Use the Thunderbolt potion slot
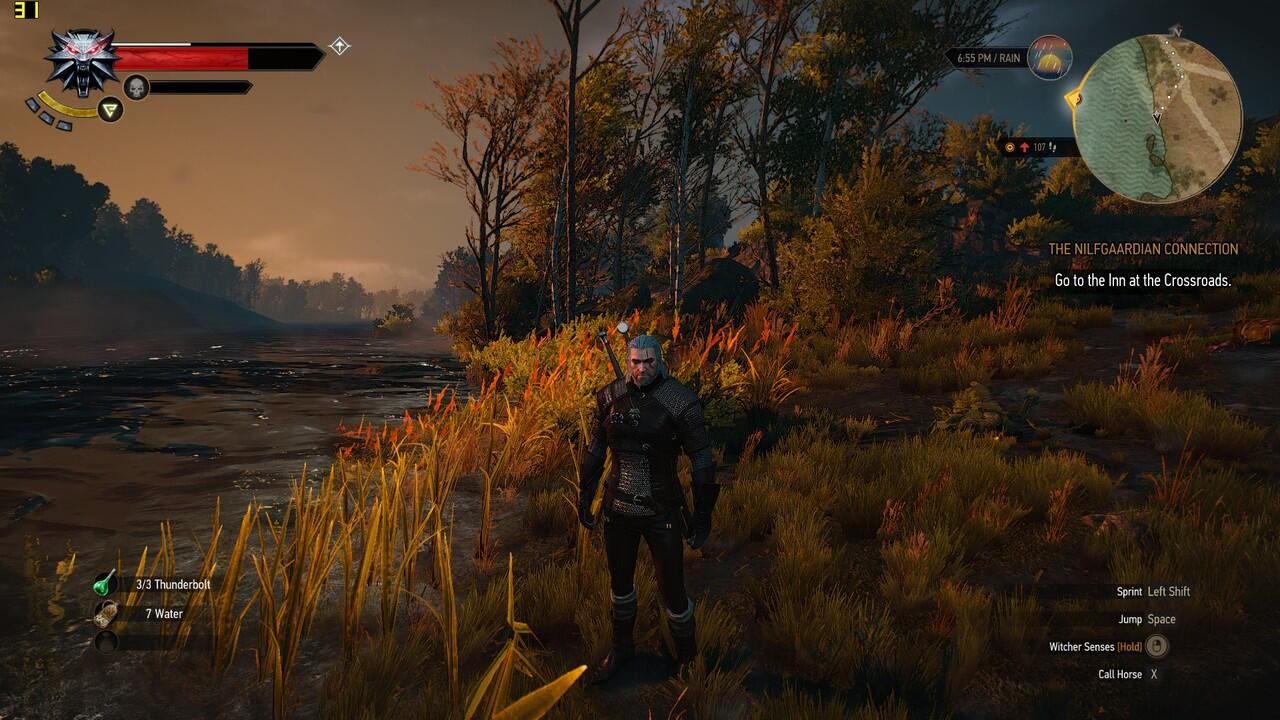The image size is (1280, 720). click(x=106, y=584)
